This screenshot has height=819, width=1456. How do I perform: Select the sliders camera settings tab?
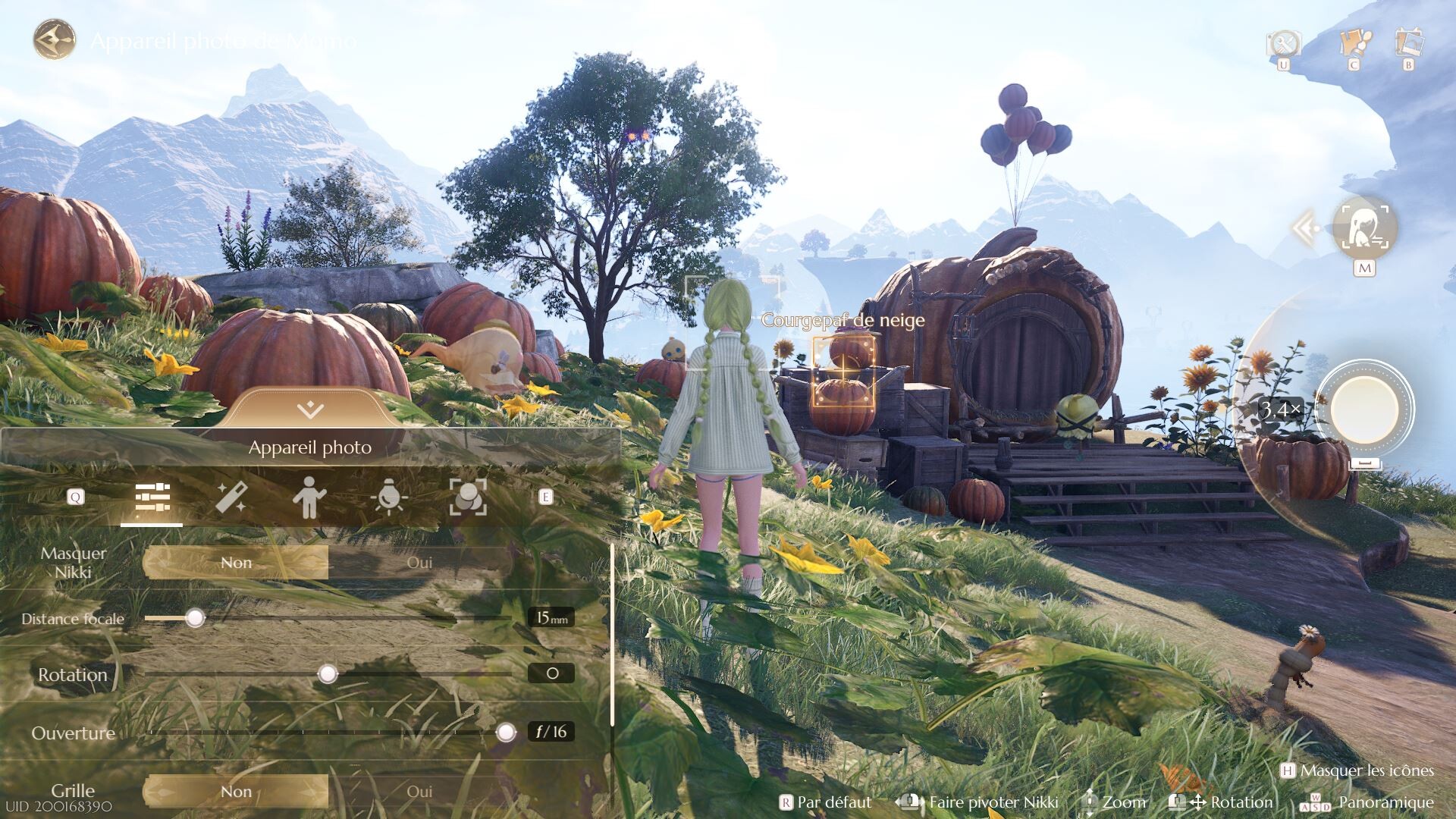152,498
